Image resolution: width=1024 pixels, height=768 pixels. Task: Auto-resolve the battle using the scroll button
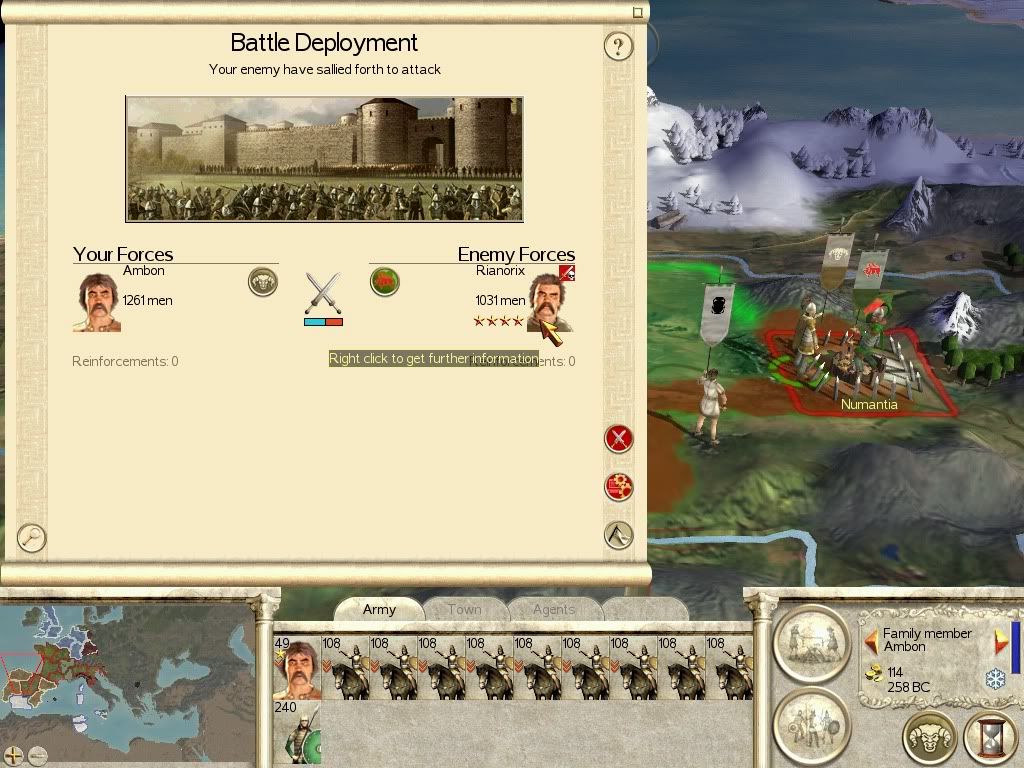(x=619, y=487)
